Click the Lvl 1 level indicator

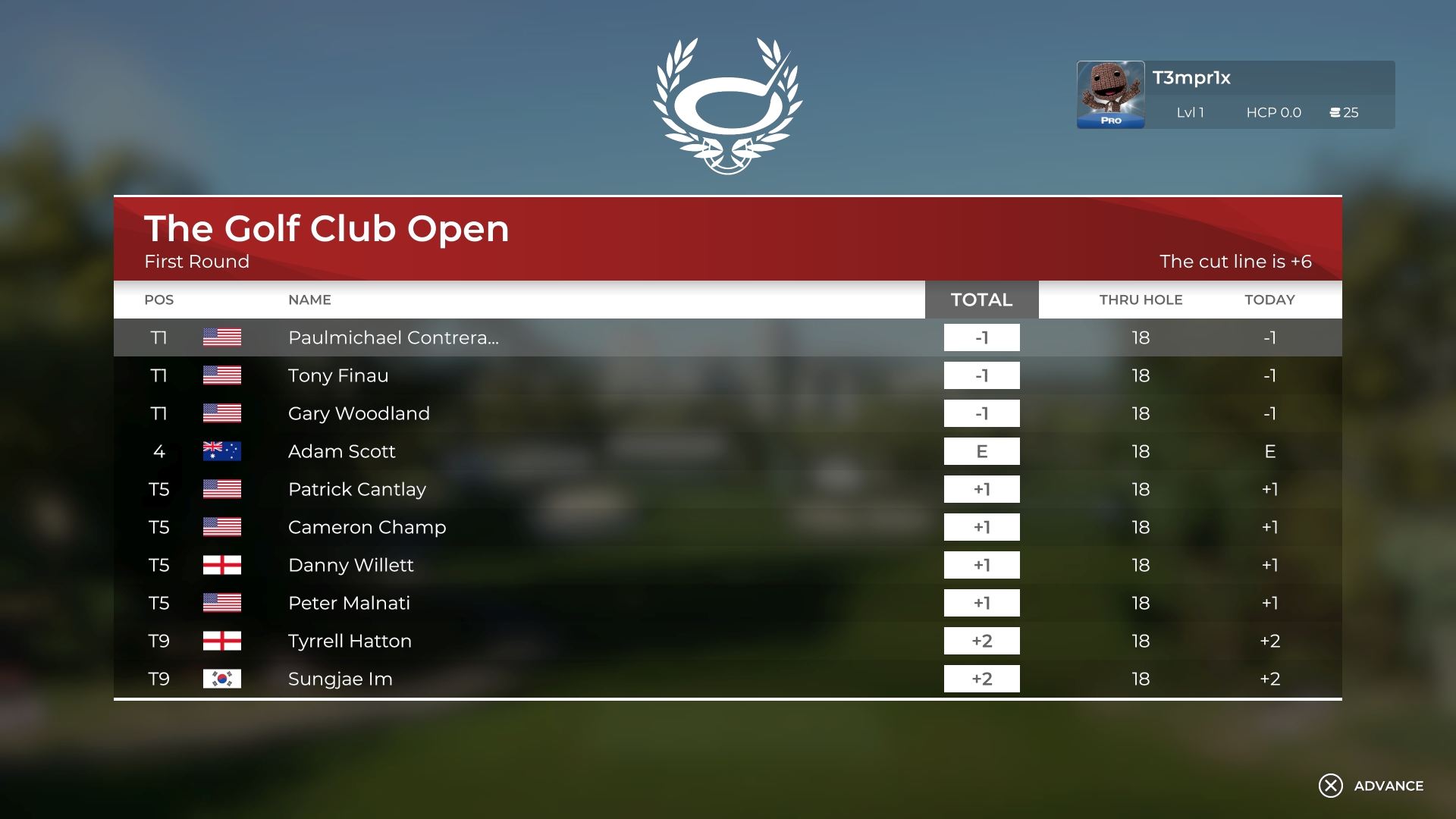coord(1191,112)
